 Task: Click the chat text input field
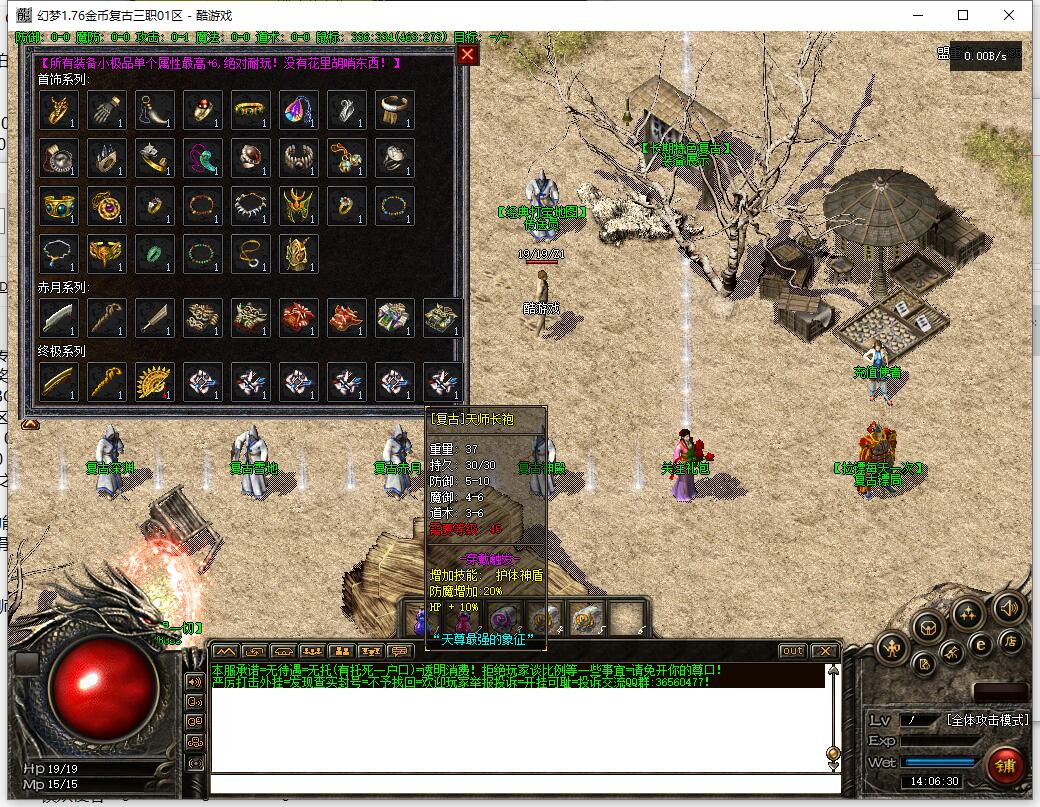click(520, 783)
